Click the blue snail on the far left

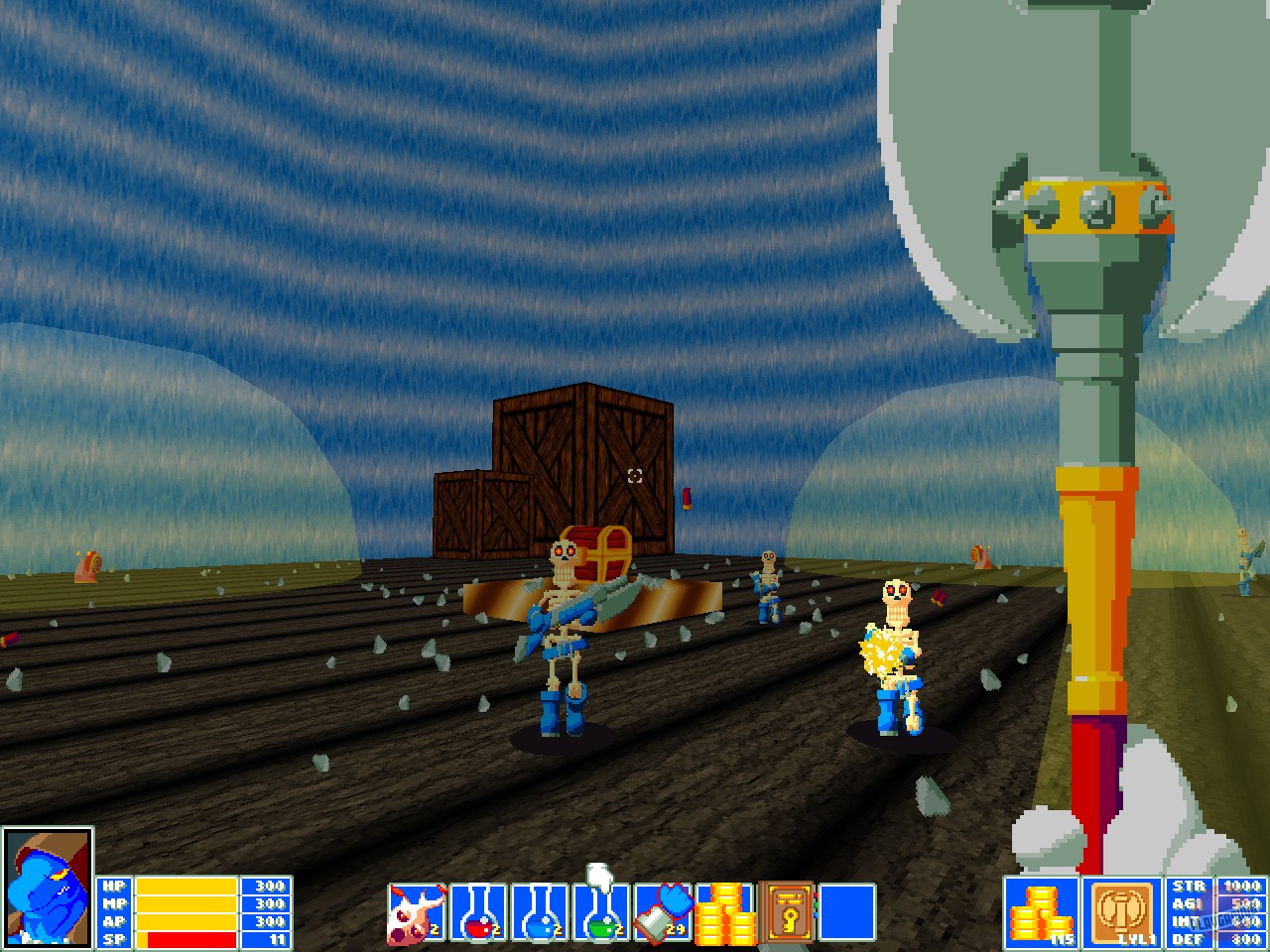87,567
